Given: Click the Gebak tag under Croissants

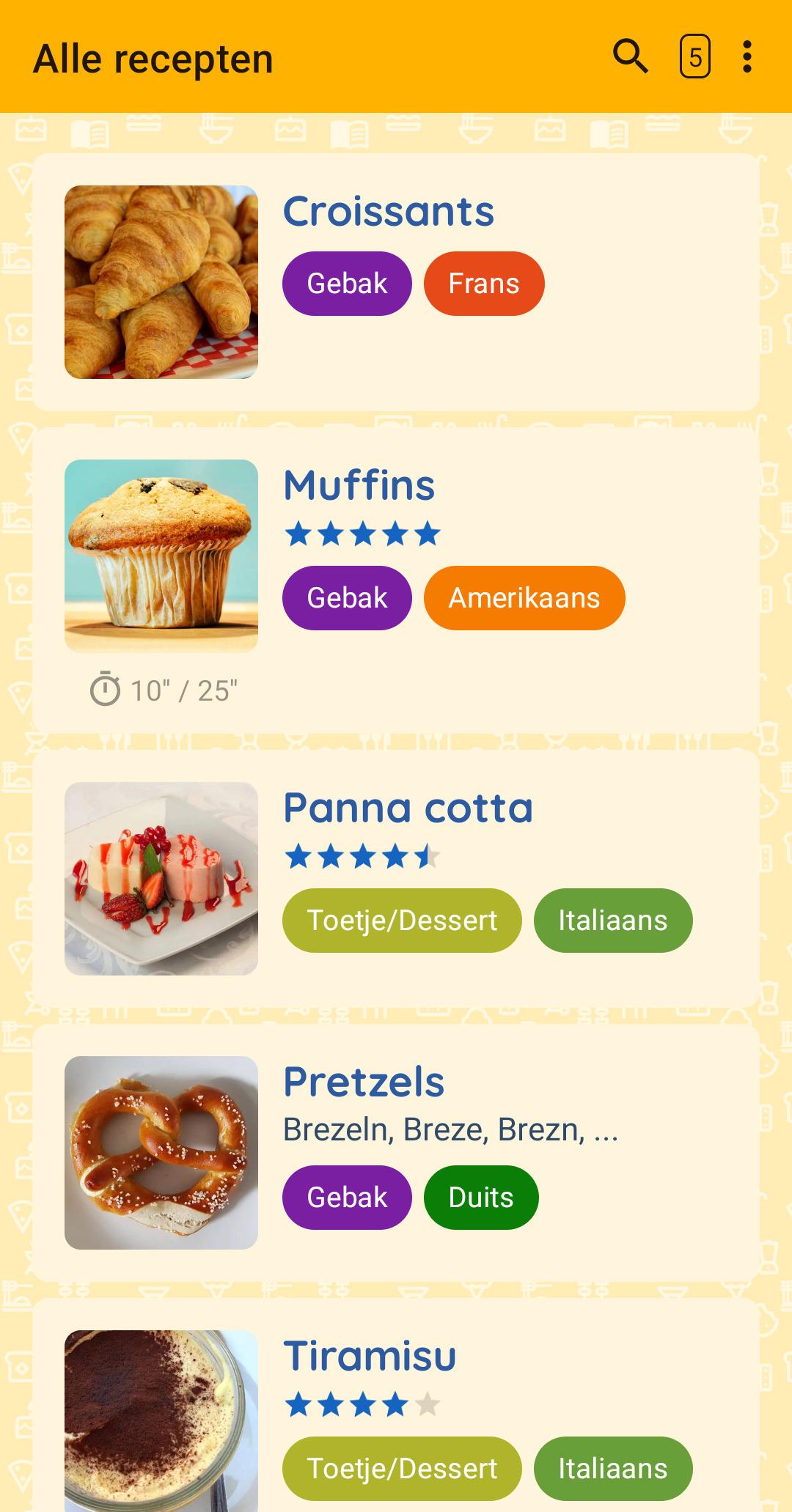Looking at the screenshot, I should (347, 284).
